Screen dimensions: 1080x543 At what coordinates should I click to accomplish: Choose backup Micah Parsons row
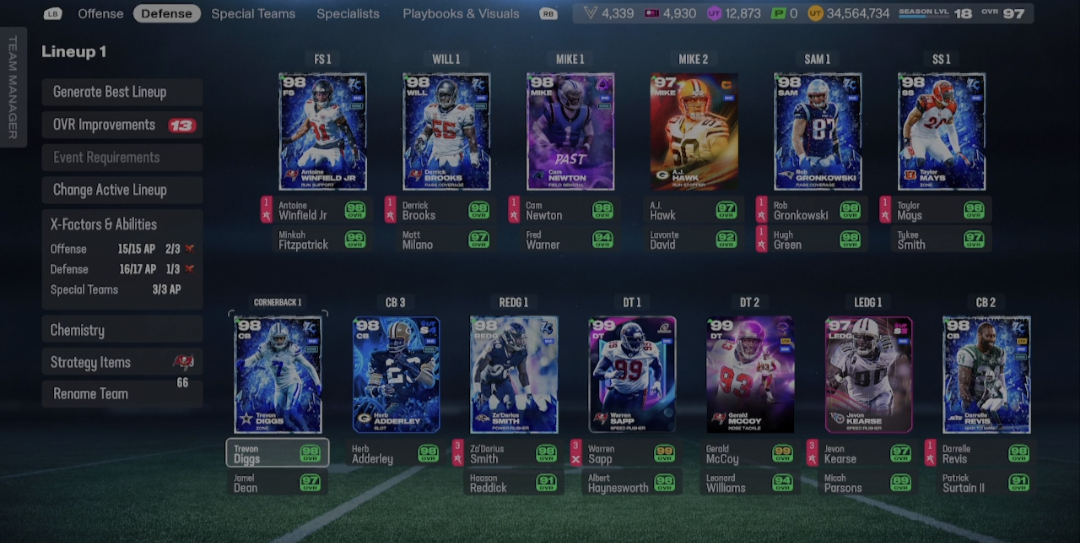(x=868, y=483)
